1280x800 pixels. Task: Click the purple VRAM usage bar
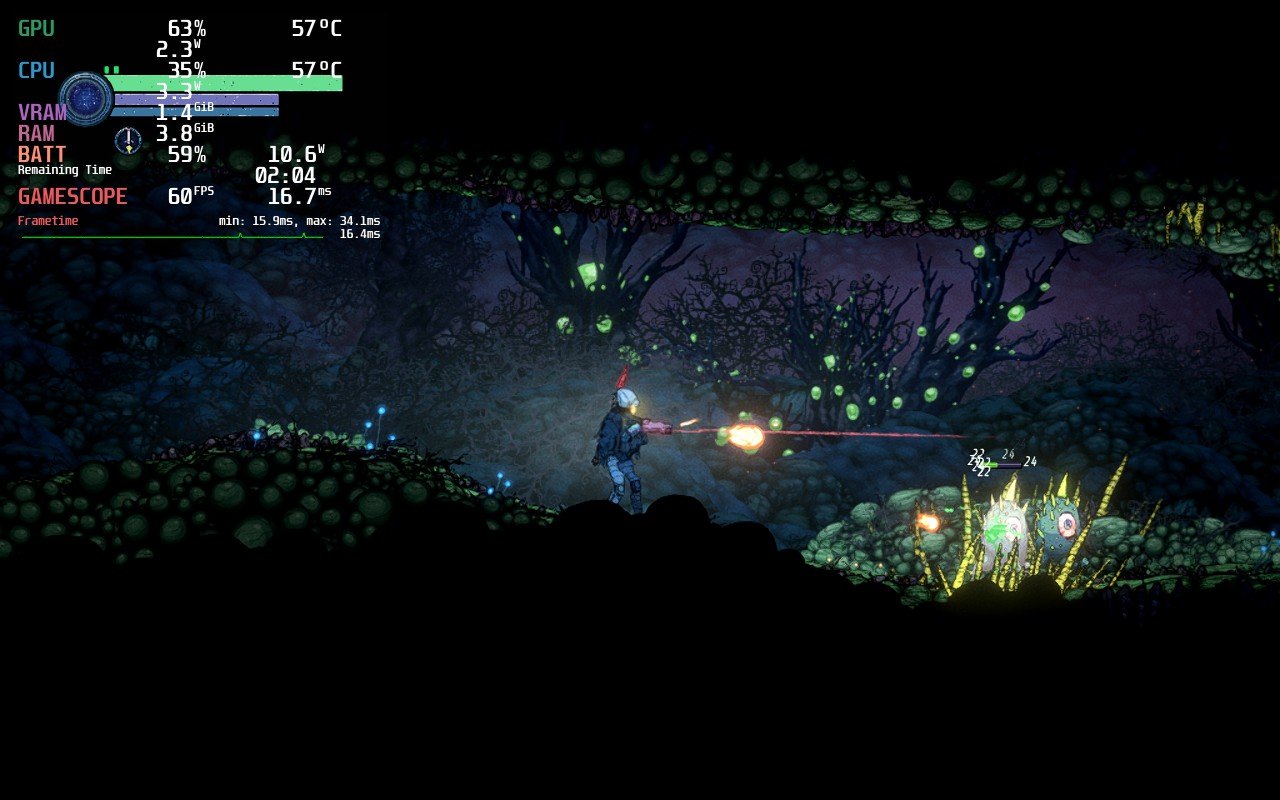[x=197, y=98]
